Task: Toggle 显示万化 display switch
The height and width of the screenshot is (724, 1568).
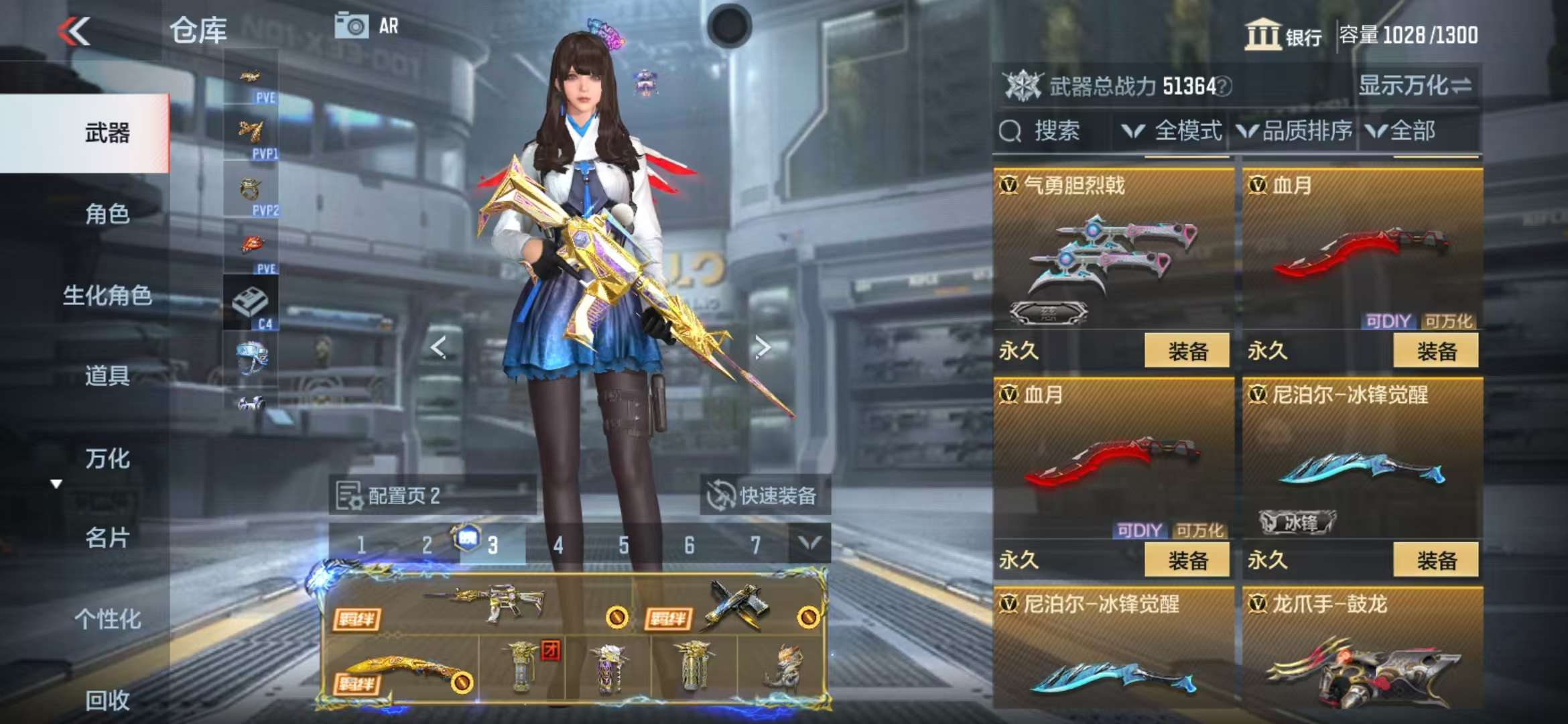Action: (1414, 86)
